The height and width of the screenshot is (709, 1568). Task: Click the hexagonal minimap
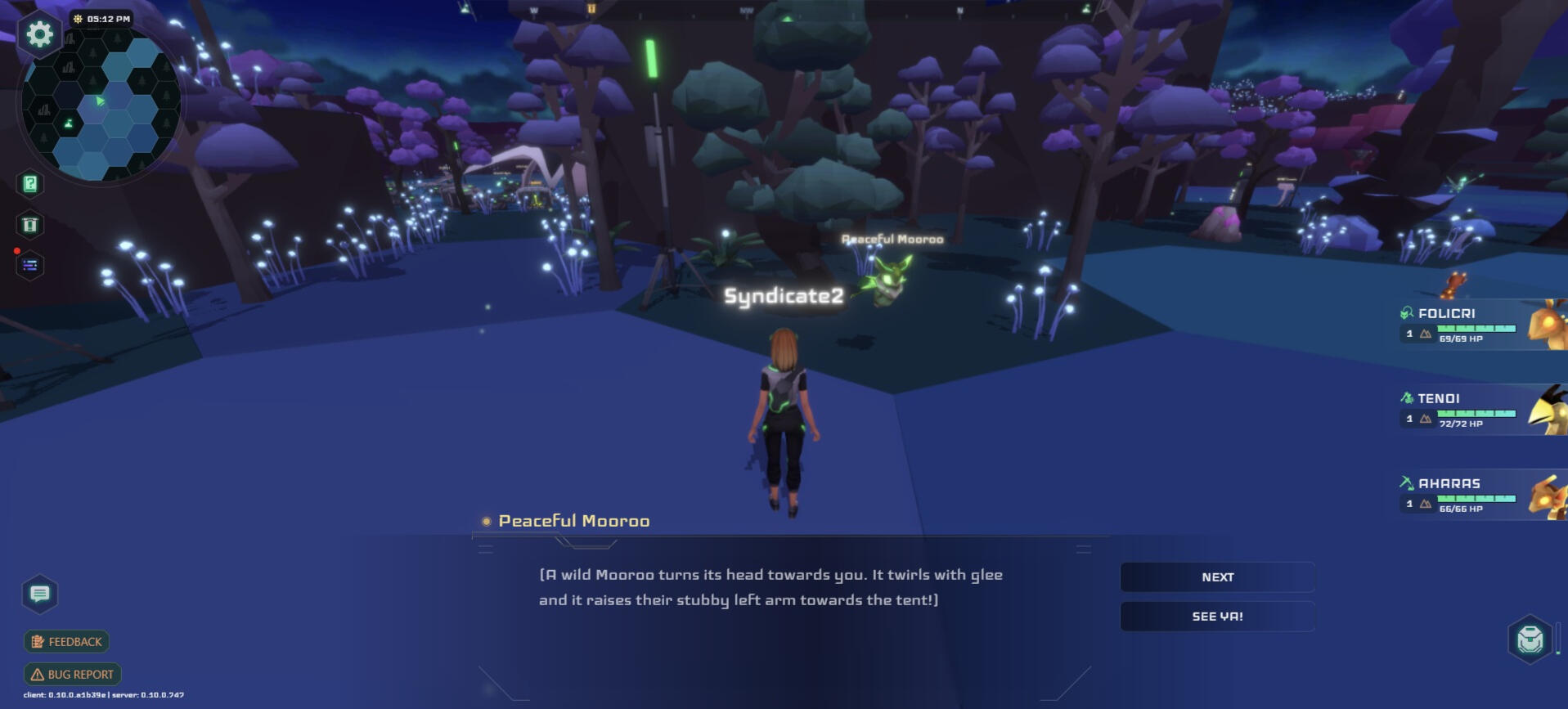(x=101, y=104)
